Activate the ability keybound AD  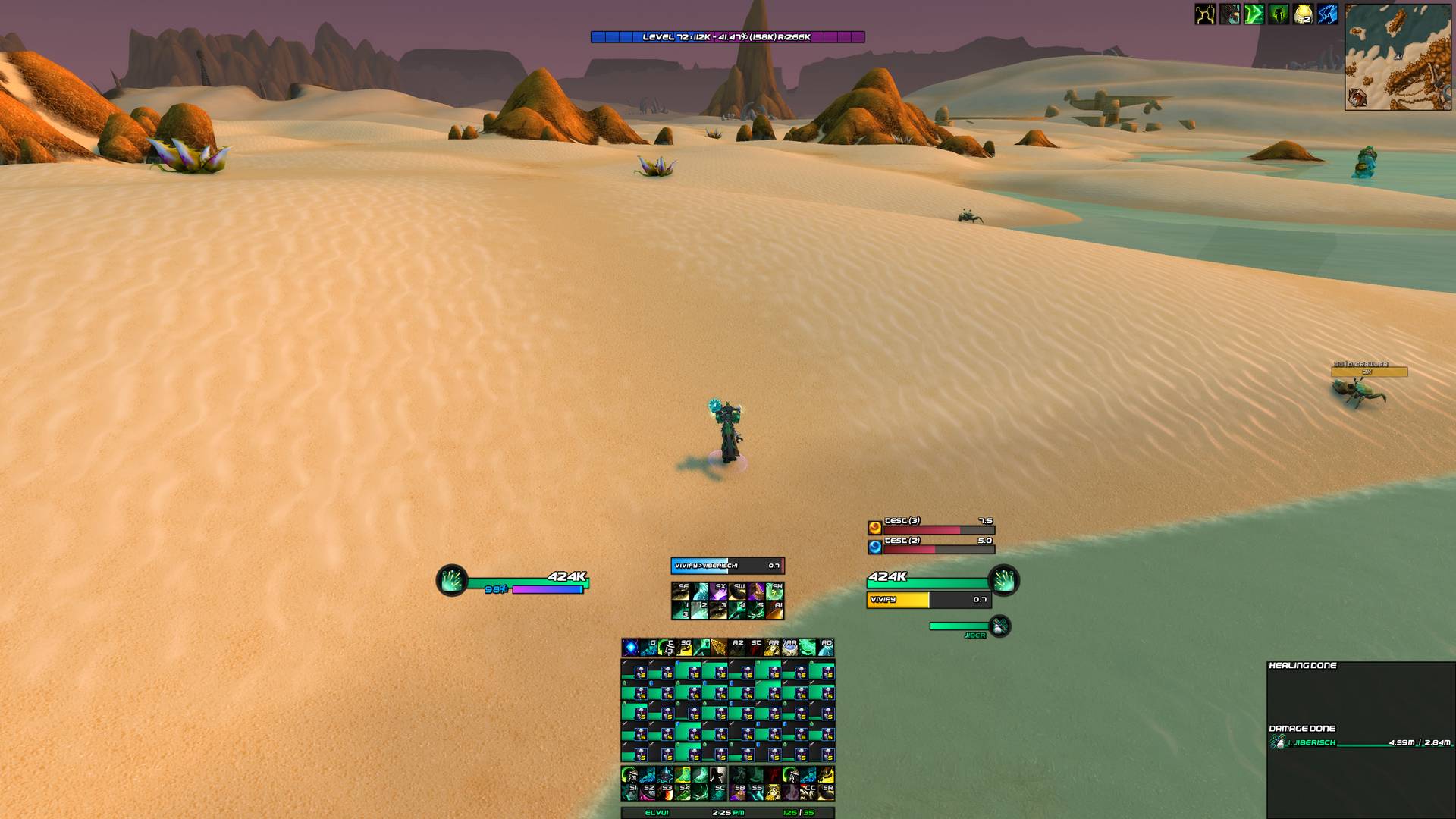point(825,647)
